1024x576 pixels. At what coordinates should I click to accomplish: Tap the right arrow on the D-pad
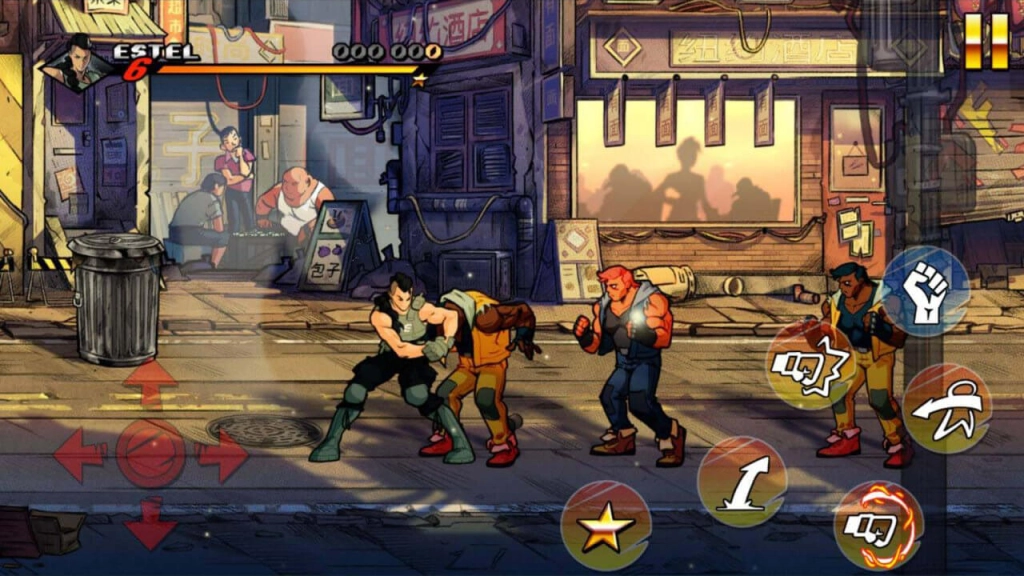[222, 456]
